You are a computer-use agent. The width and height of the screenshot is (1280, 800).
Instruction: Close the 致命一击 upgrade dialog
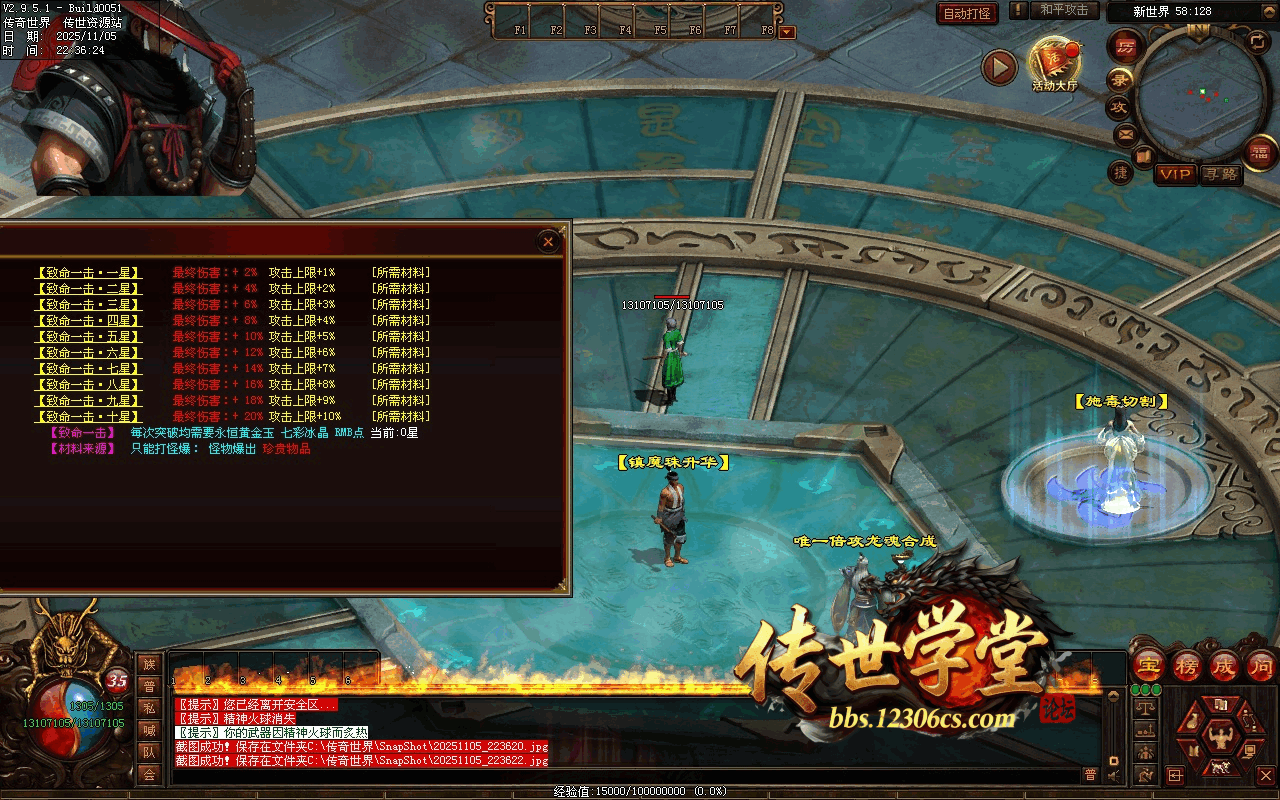[548, 241]
